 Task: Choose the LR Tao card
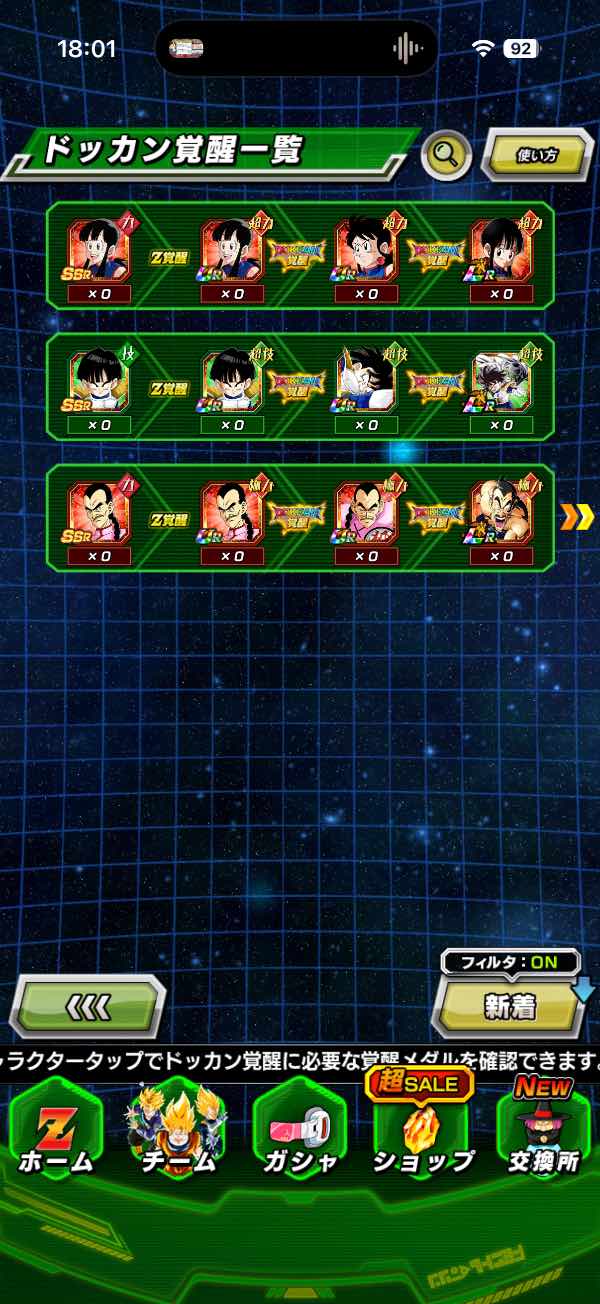(502, 512)
